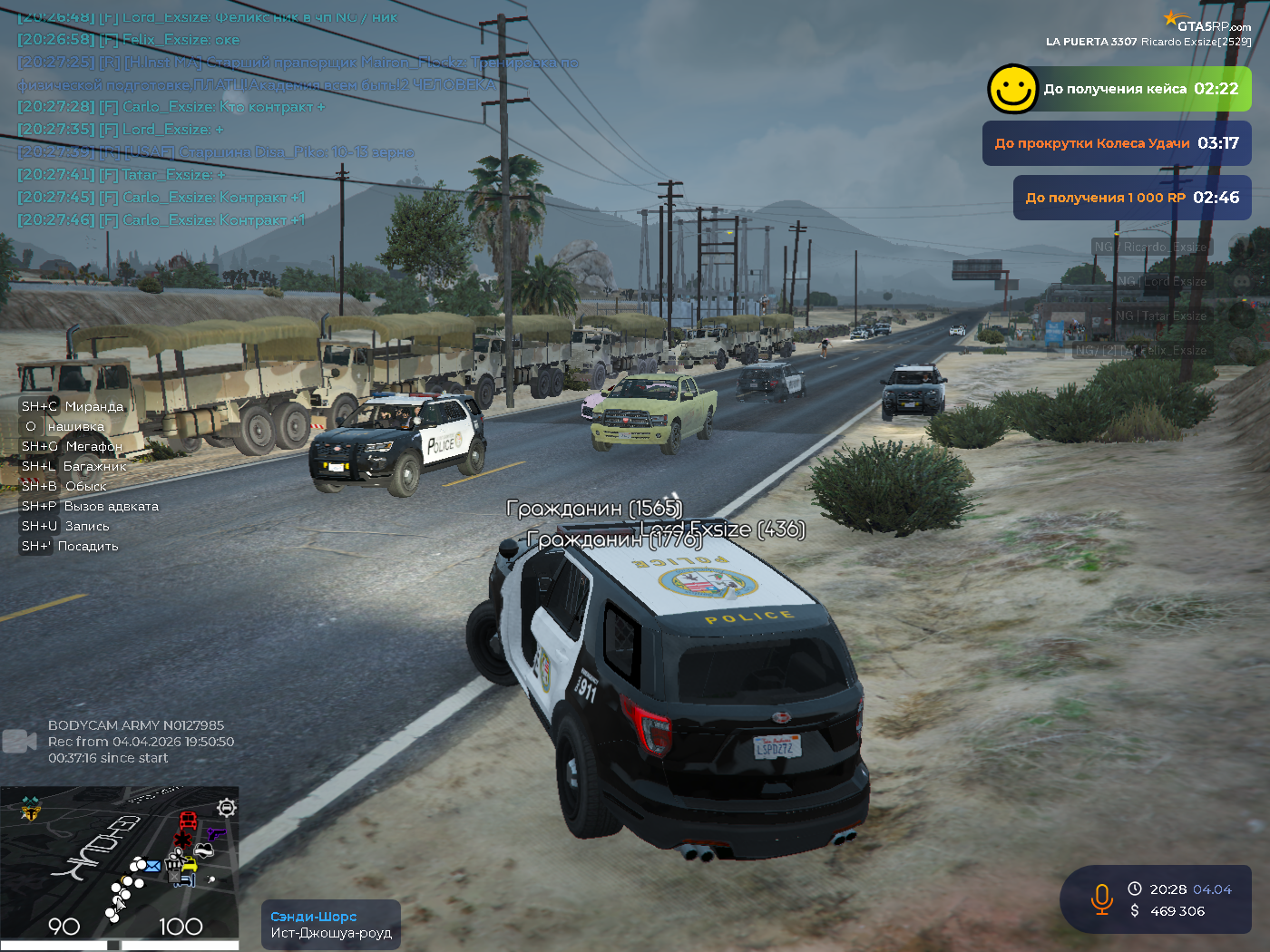Click the case reward timer panel

[1140, 89]
